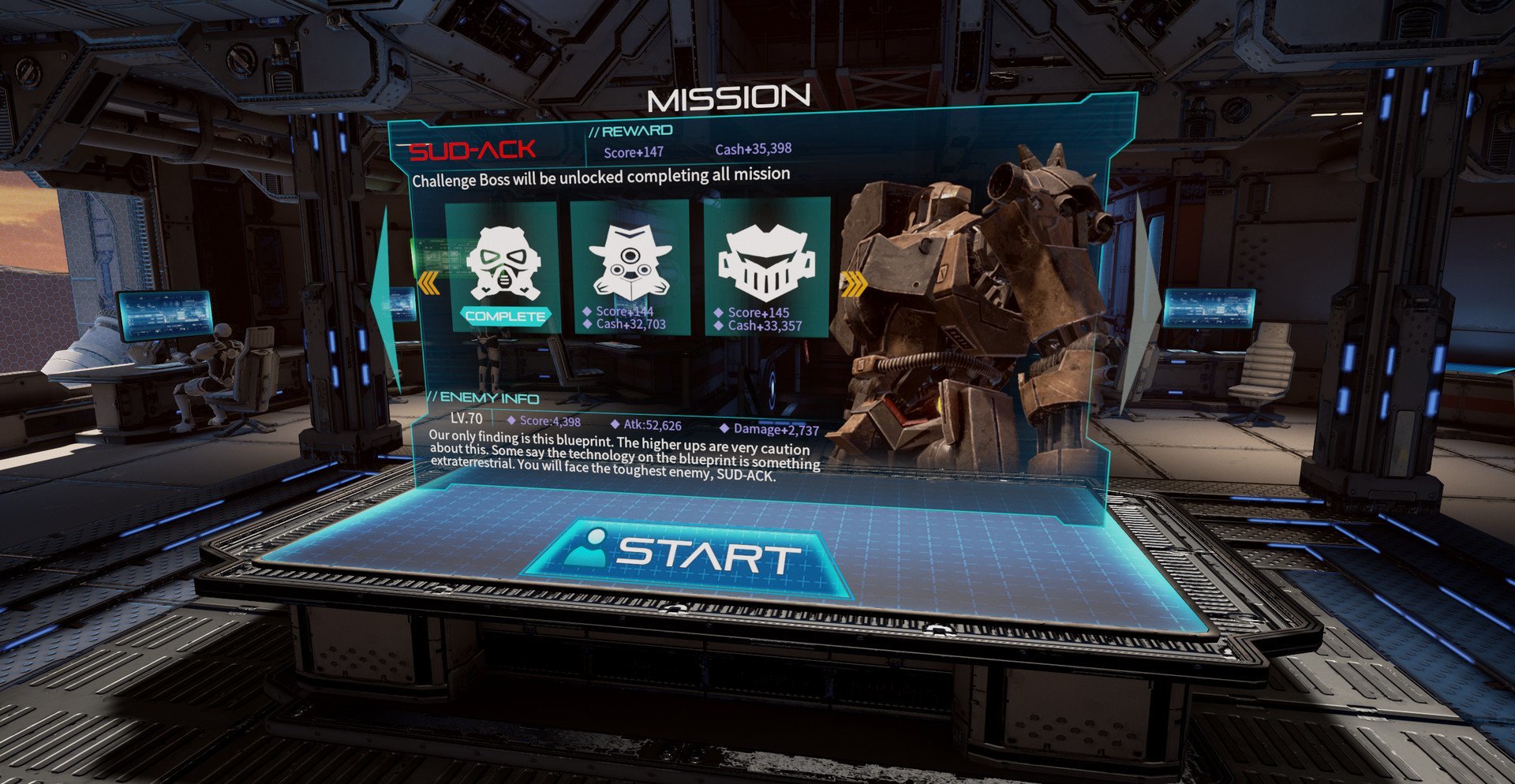
Task: Select the completed gas mask mission tile
Action: [x=503, y=267]
